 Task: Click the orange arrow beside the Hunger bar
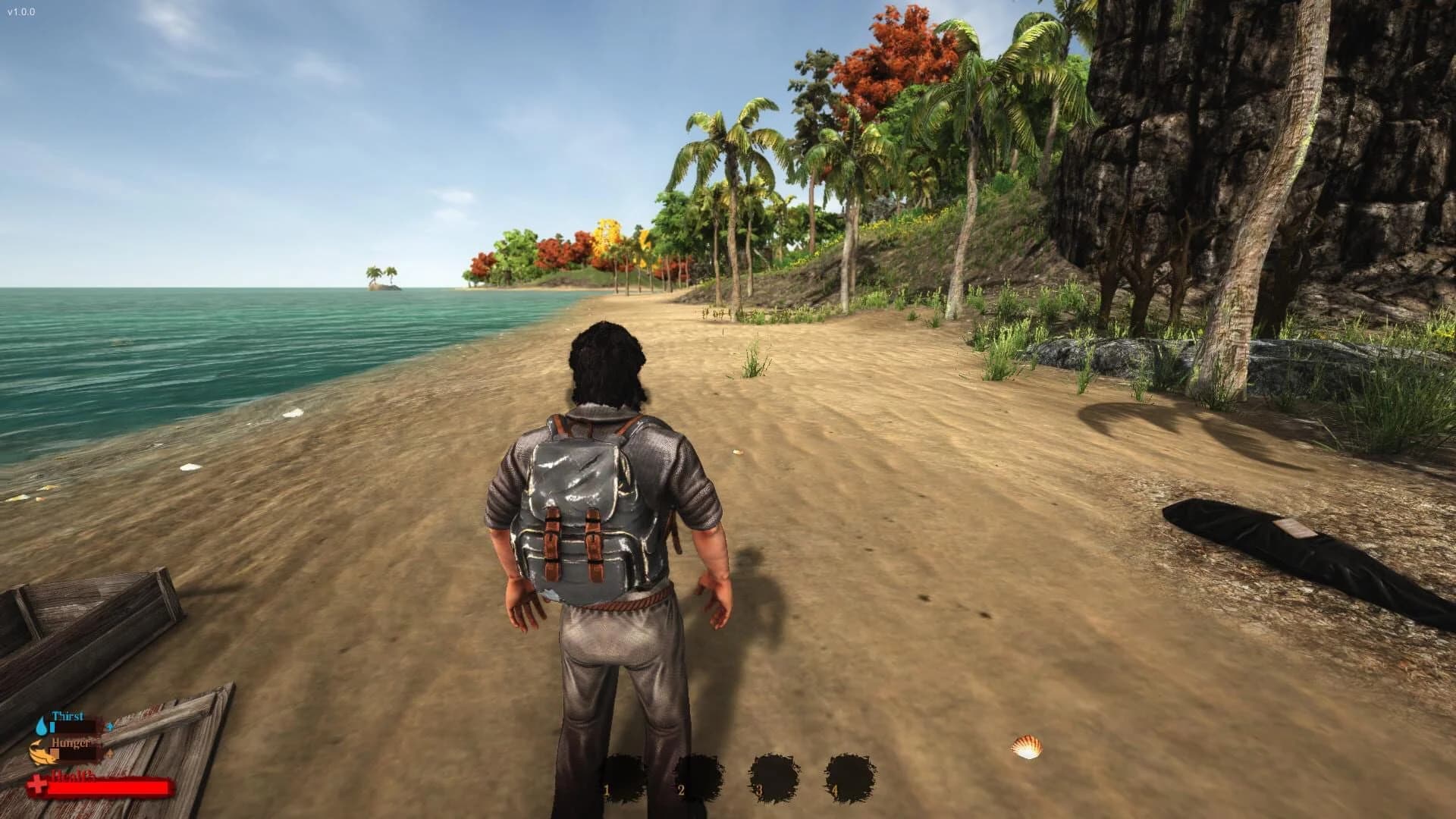(111, 754)
